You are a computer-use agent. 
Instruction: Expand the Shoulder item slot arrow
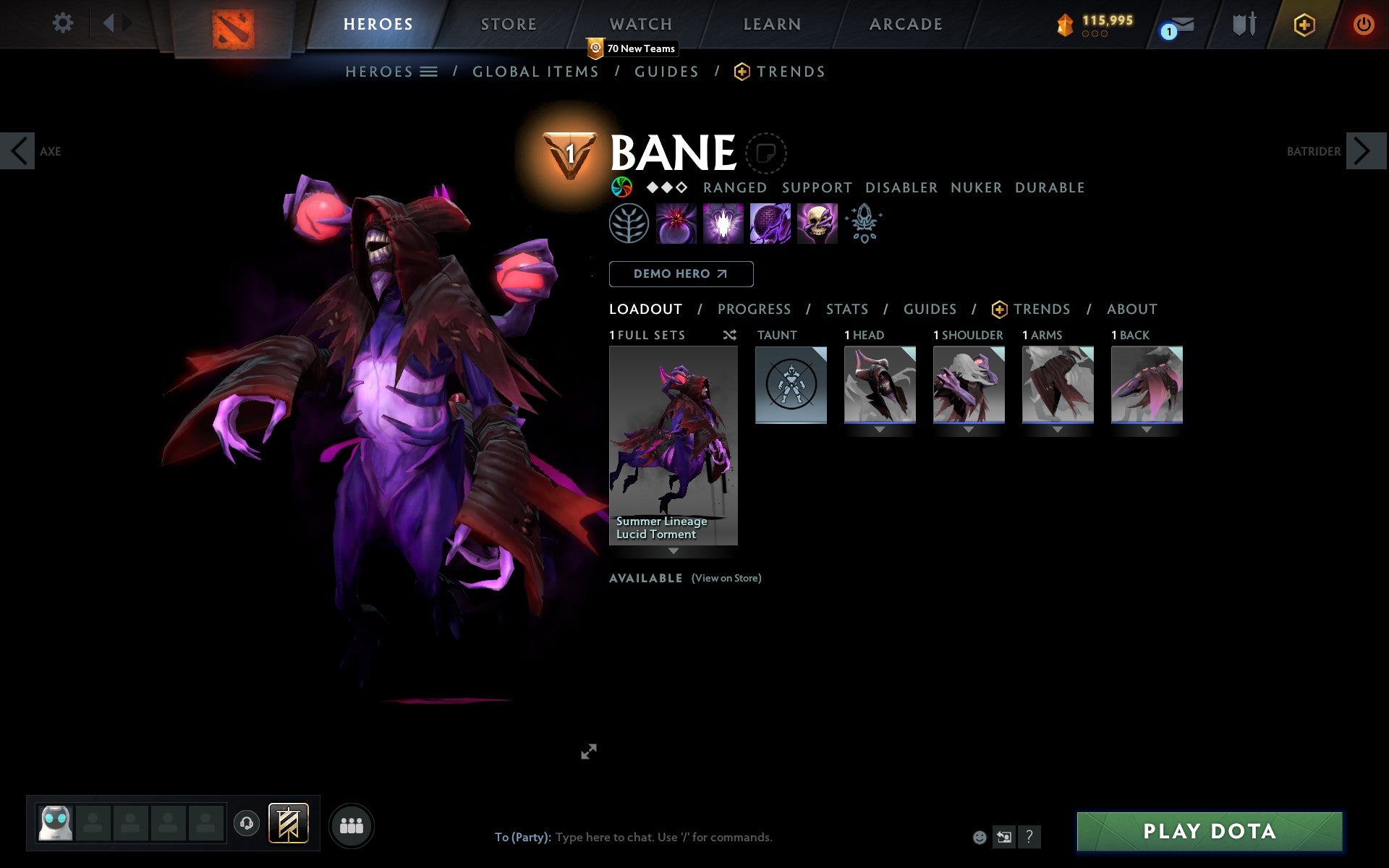pyautogui.click(x=969, y=428)
